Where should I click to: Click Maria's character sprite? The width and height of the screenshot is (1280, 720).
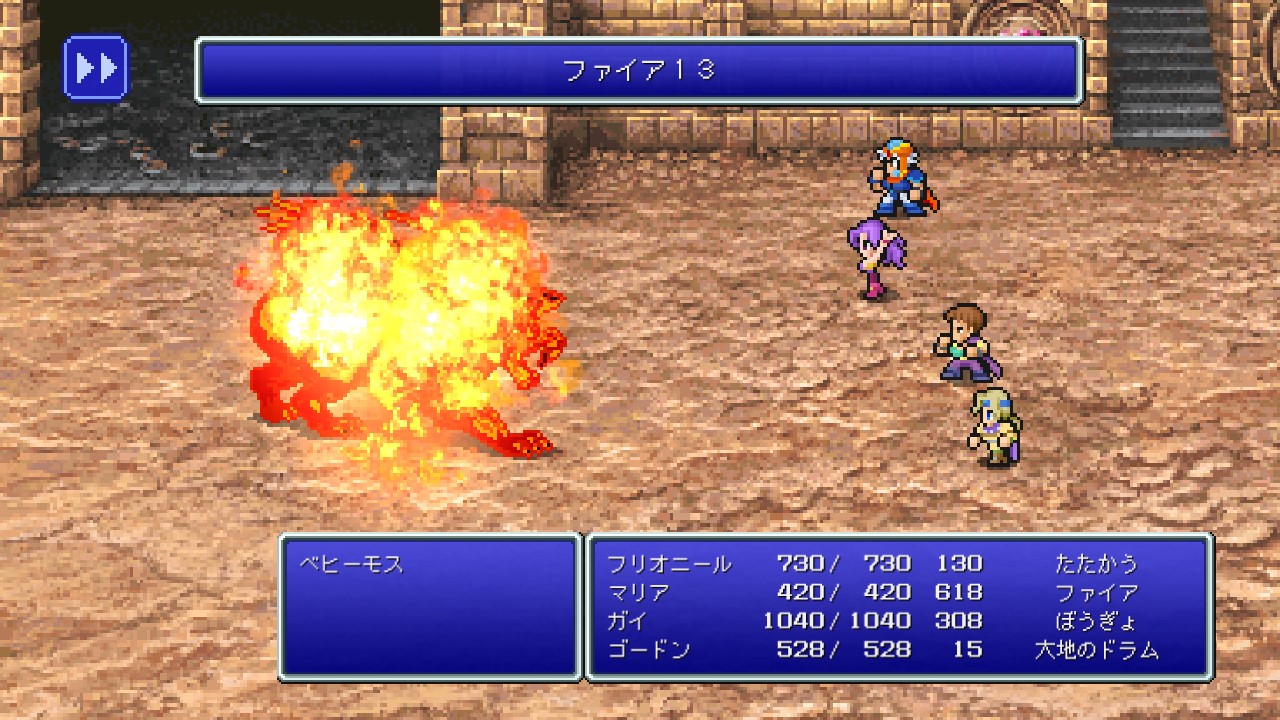coord(880,255)
